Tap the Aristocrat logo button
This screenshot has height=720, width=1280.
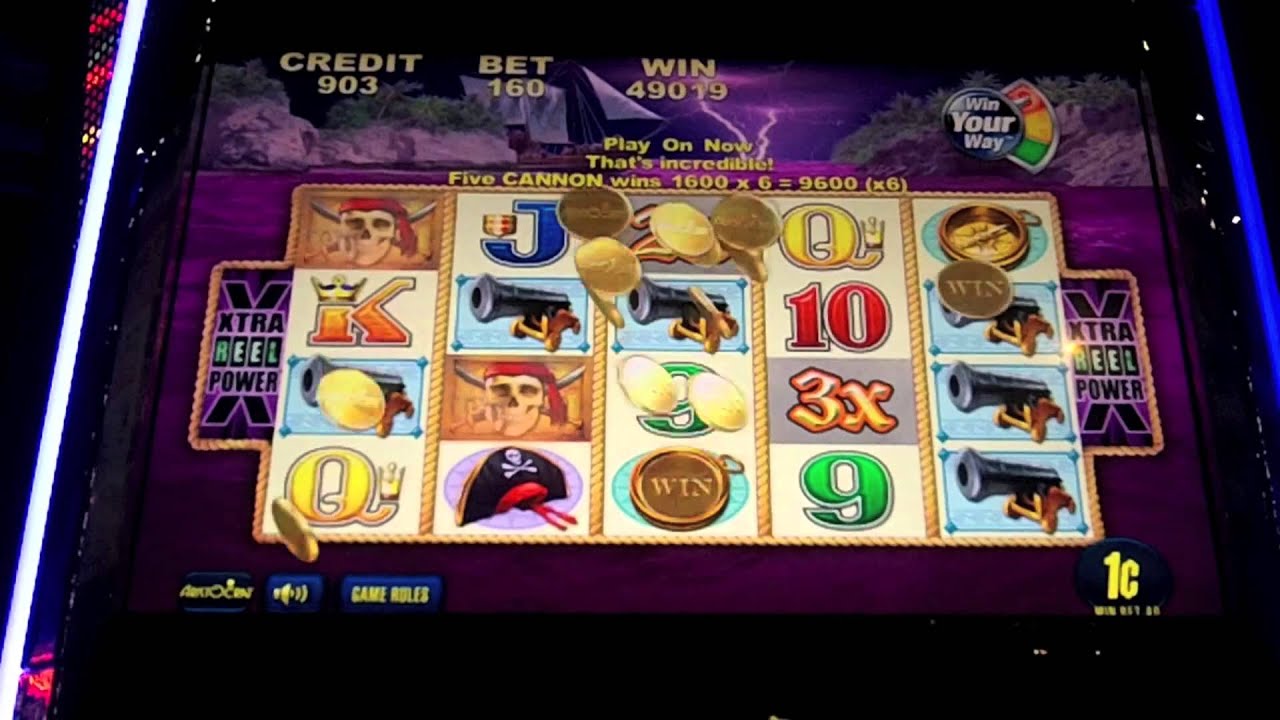pos(217,592)
